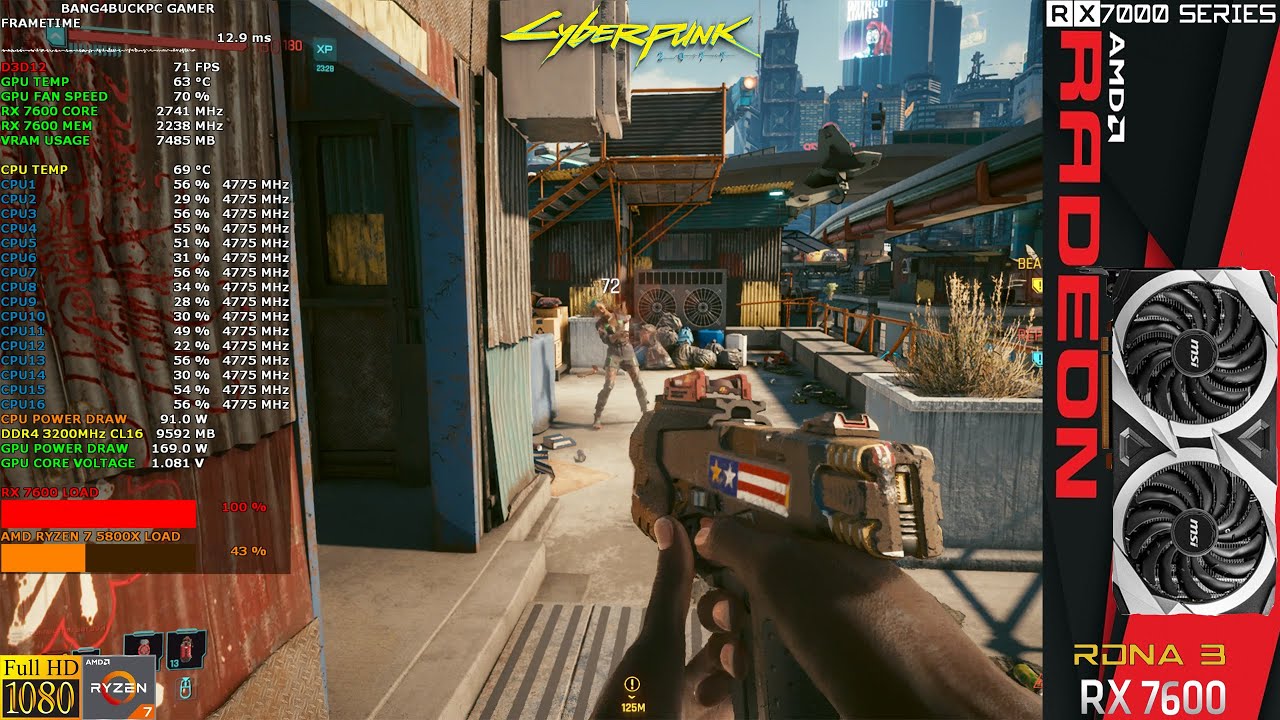The width and height of the screenshot is (1280, 720).
Task: Click the RX 7600 load progress bar
Action: coord(100,513)
